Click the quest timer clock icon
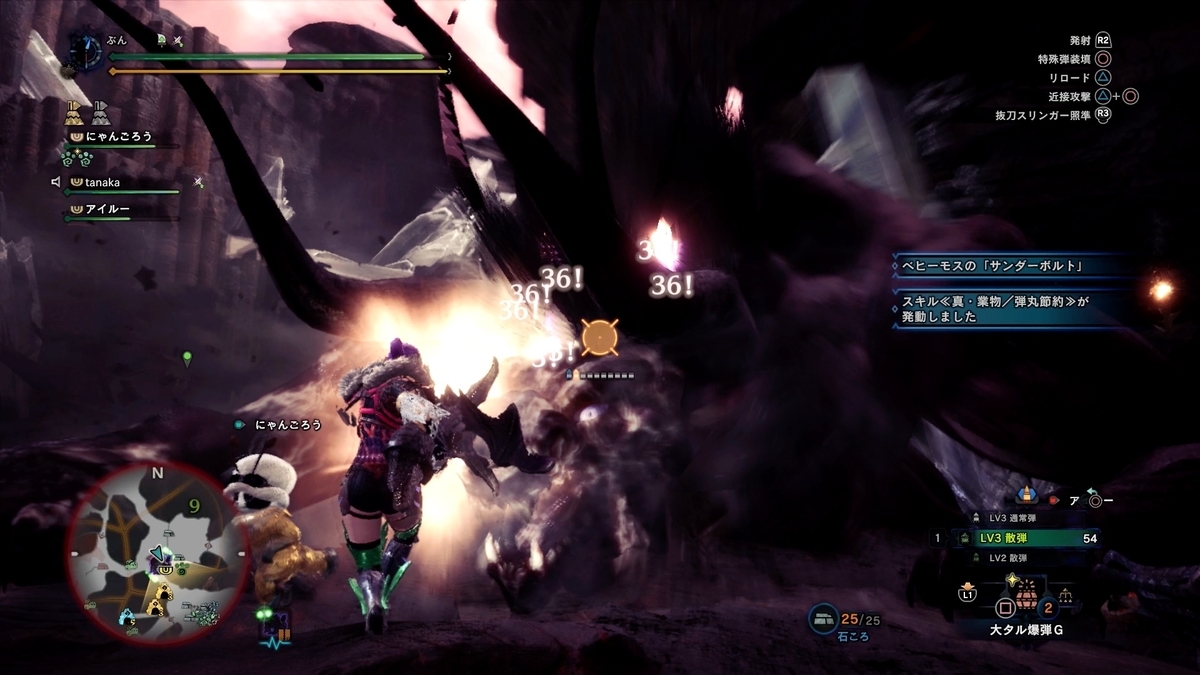Image resolution: width=1200 pixels, height=675 pixels. click(87, 51)
